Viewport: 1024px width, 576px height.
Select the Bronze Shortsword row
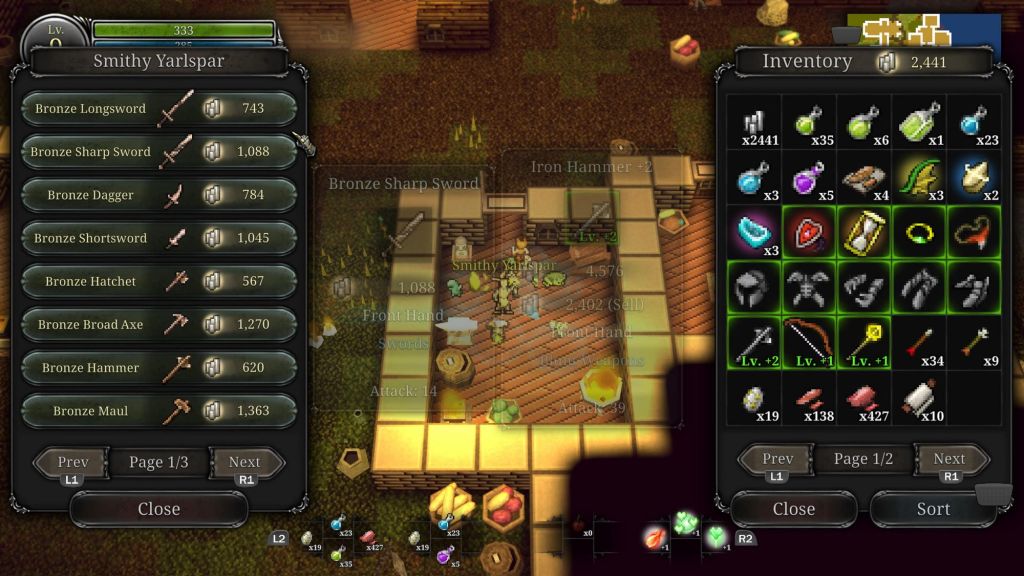coord(159,238)
